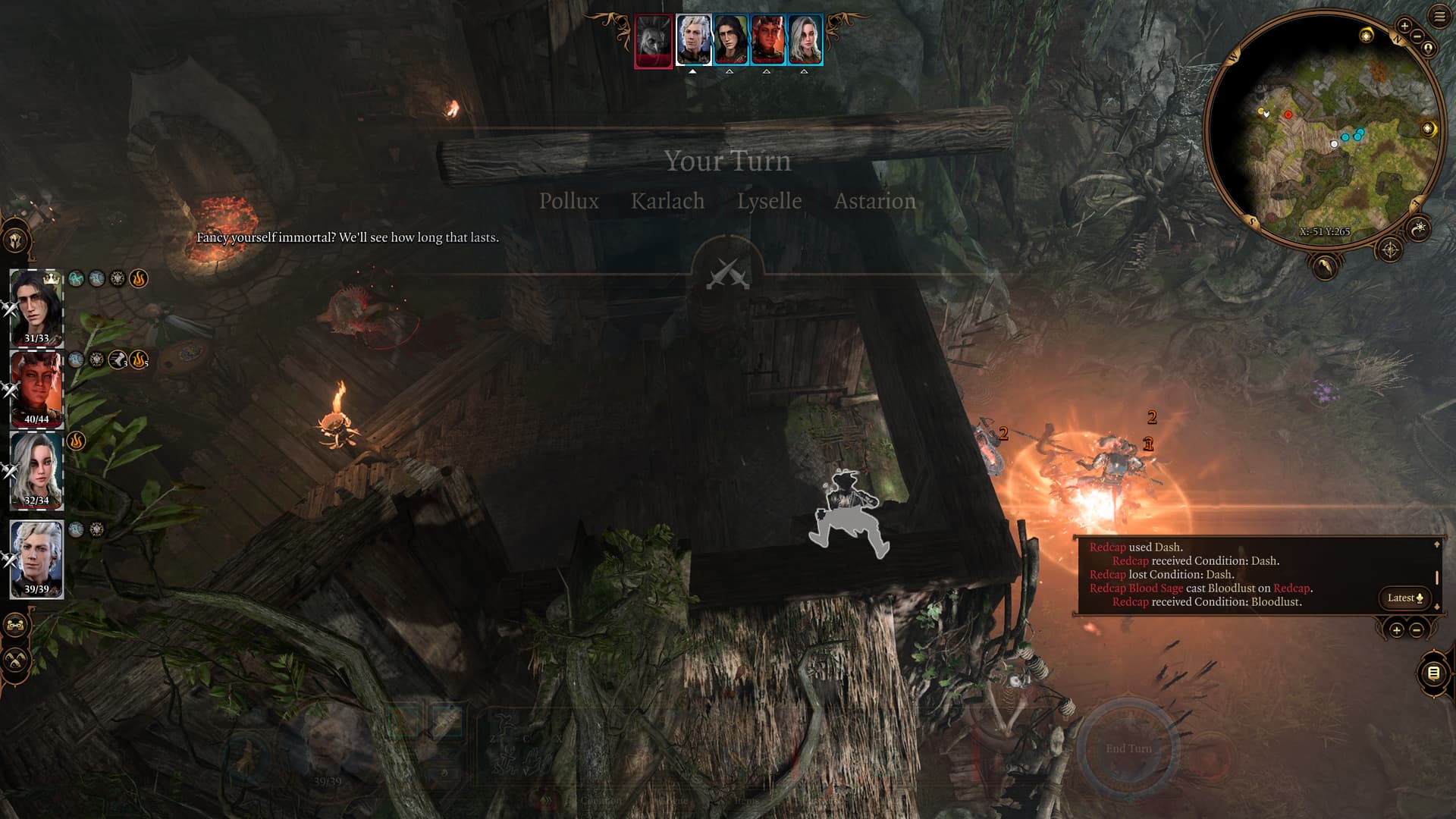The height and width of the screenshot is (819, 1456).
Task: Enlarge the combat log with plus button
Action: point(1396,630)
